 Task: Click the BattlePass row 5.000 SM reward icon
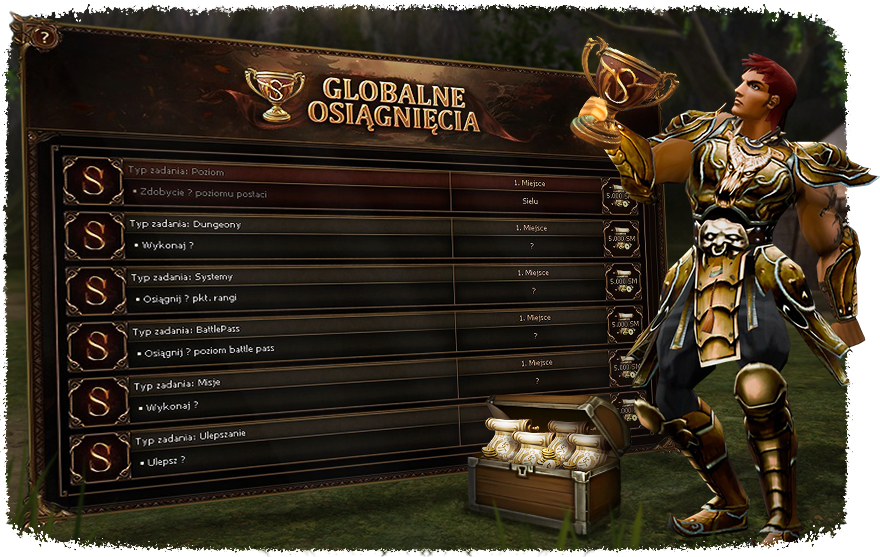click(x=625, y=324)
